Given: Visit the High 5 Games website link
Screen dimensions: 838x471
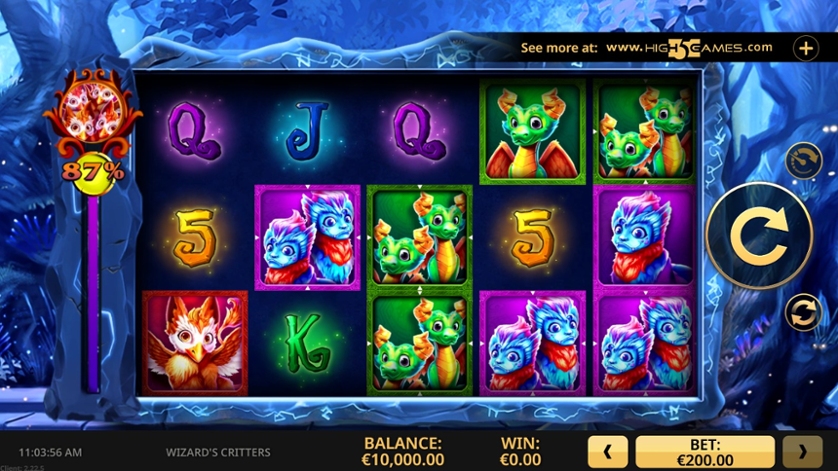Looking at the screenshot, I should 689,47.
